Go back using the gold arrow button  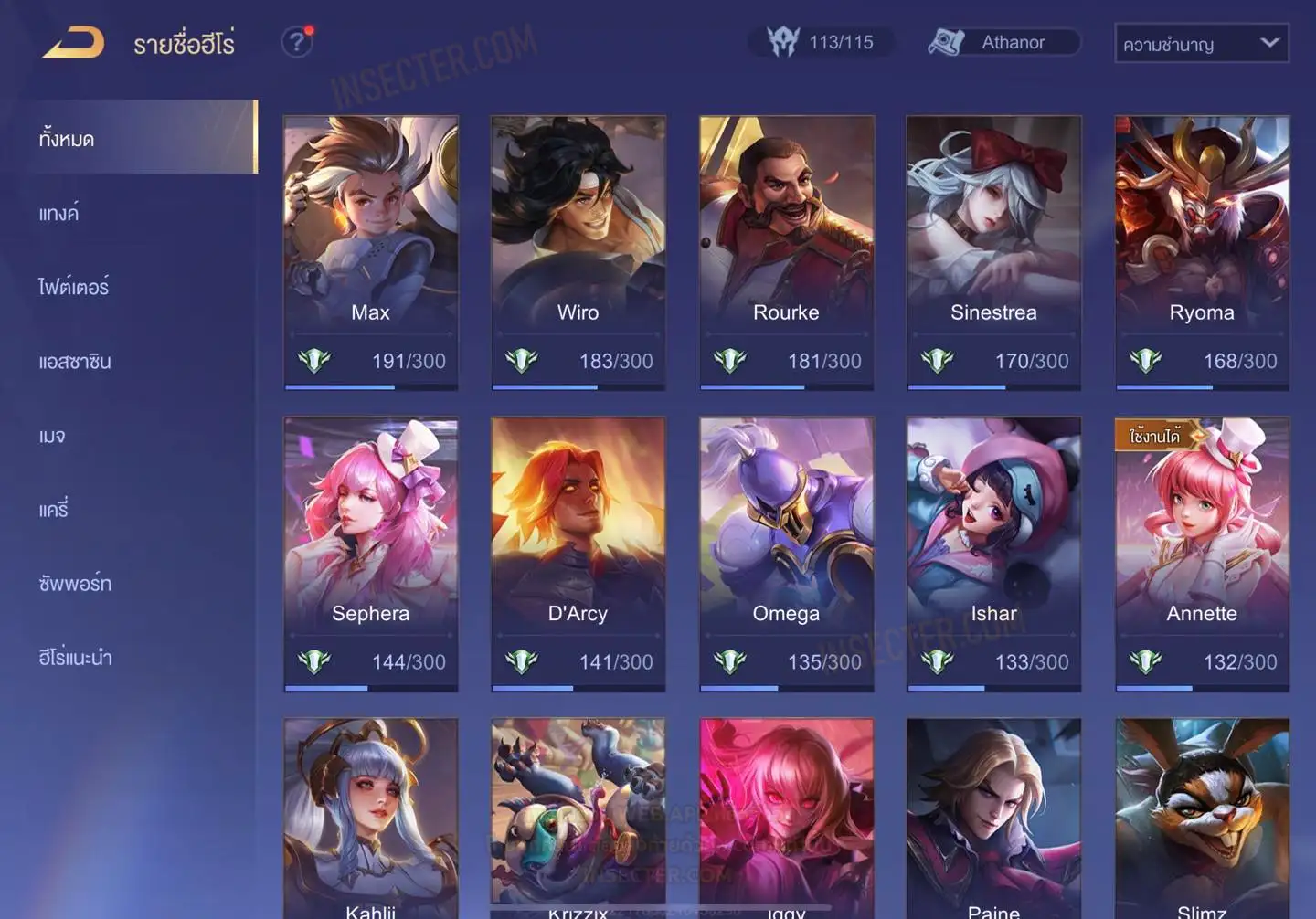point(73,43)
